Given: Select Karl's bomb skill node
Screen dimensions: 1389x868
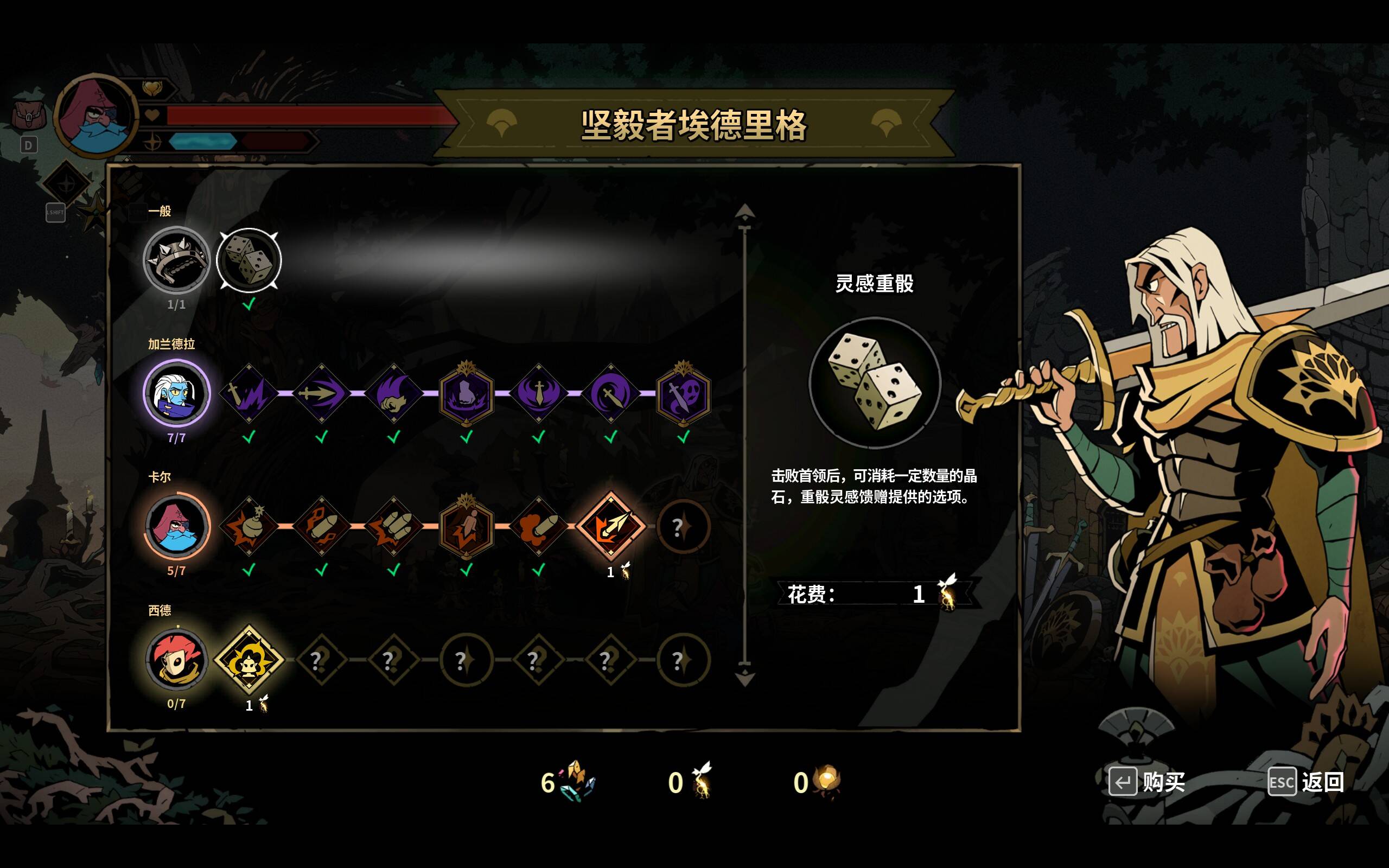Looking at the screenshot, I should [x=249, y=526].
